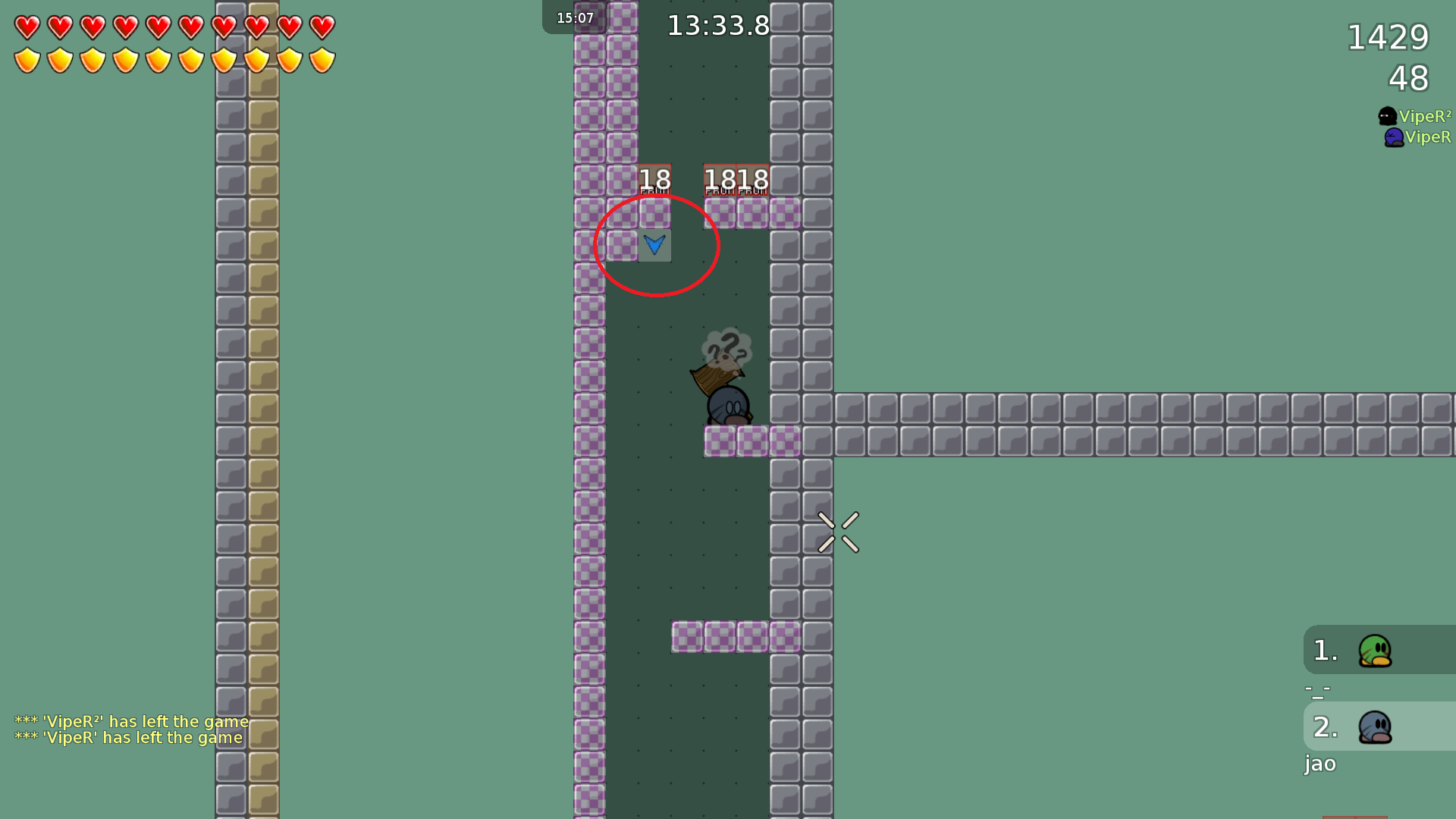Click VipeR's blue mole avatar in player list
The width and height of the screenshot is (1456, 819).
click(x=1394, y=136)
